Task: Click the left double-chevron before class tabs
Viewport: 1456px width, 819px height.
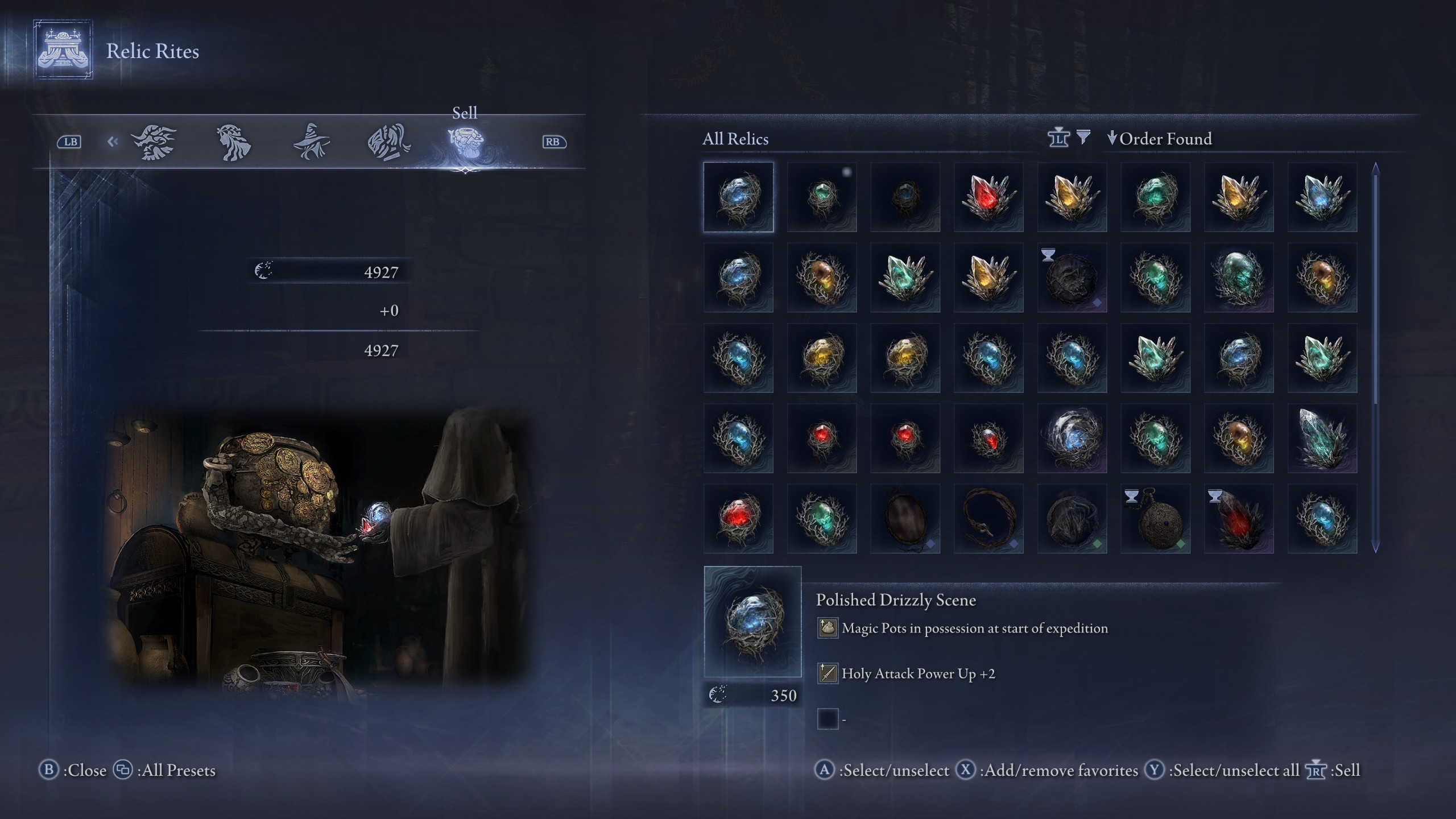Action: point(111,142)
